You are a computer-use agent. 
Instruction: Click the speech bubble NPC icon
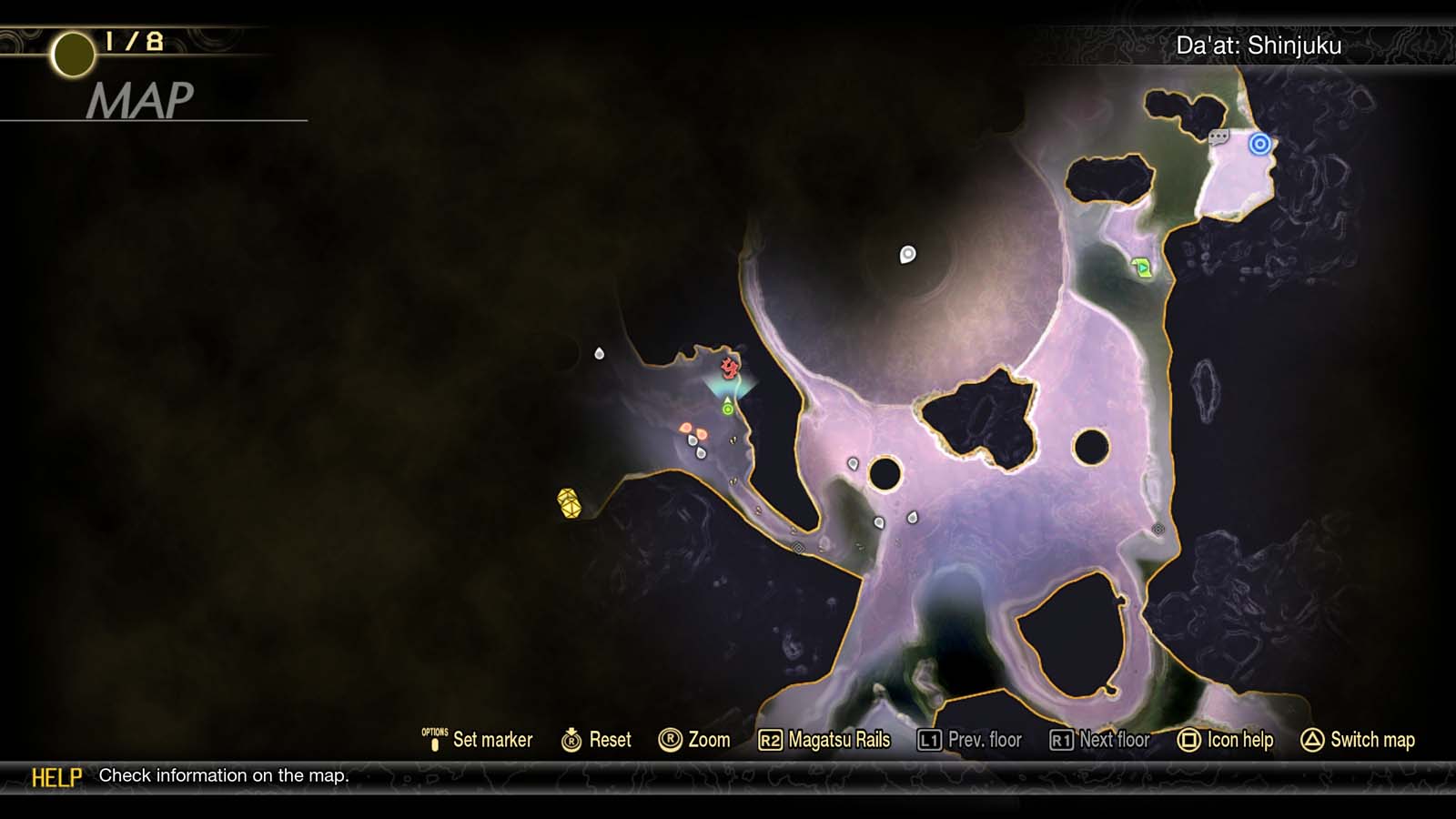click(1218, 138)
